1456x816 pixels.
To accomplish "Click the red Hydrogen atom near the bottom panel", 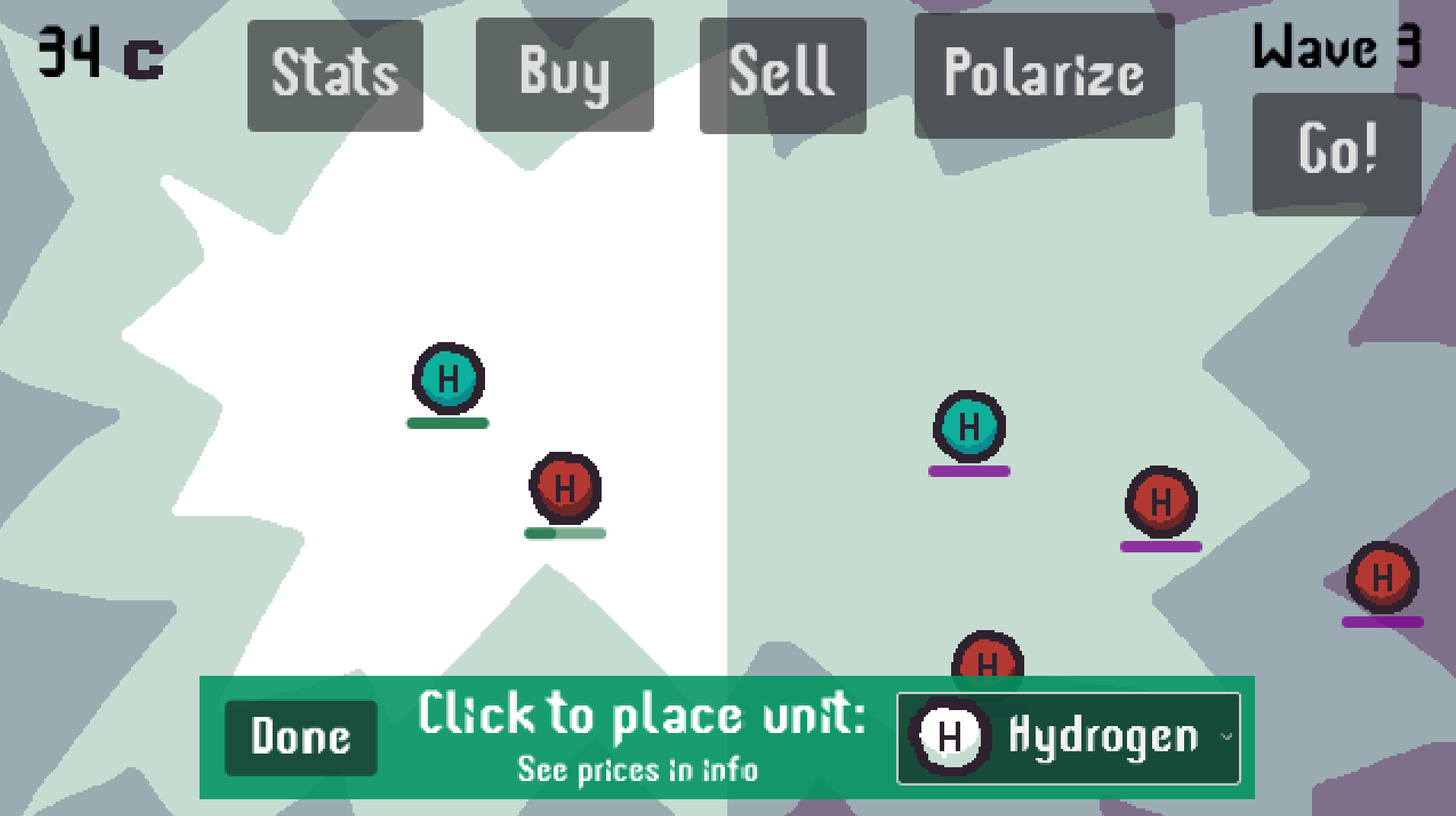I will [986, 661].
